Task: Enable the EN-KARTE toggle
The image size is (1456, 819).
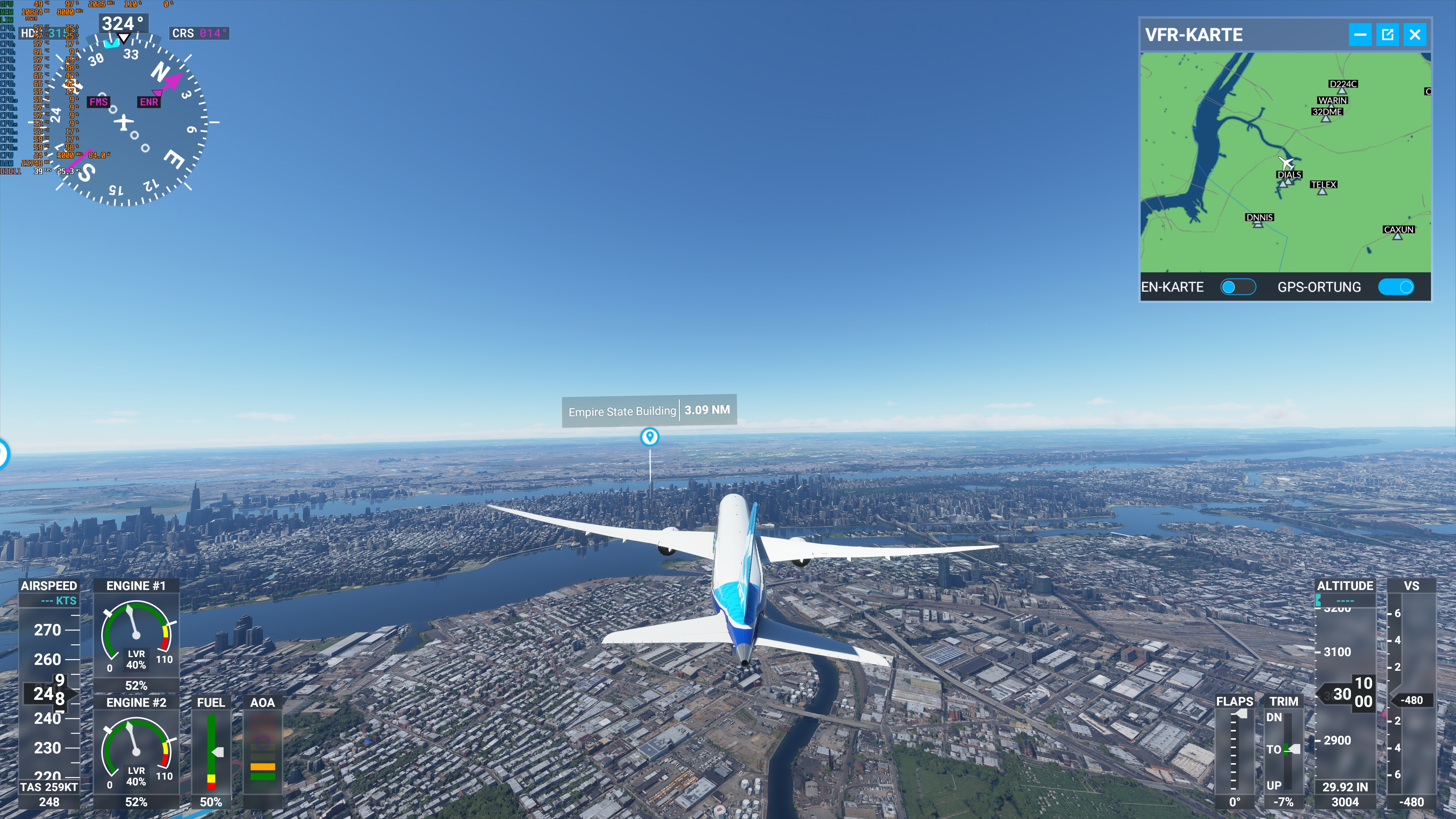Action: tap(1238, 287)
